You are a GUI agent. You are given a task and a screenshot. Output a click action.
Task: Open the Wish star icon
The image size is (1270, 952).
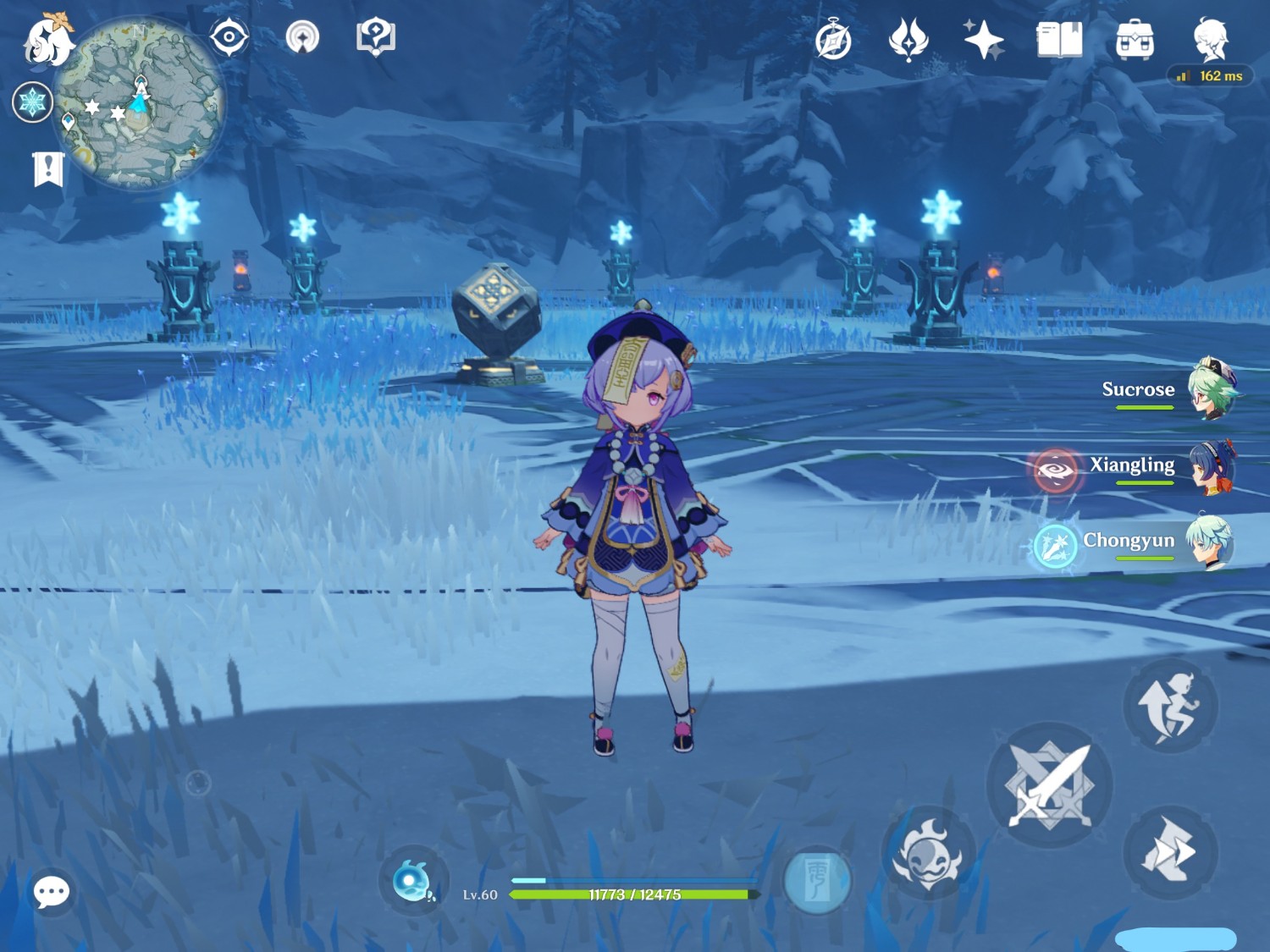pos(983,40)
